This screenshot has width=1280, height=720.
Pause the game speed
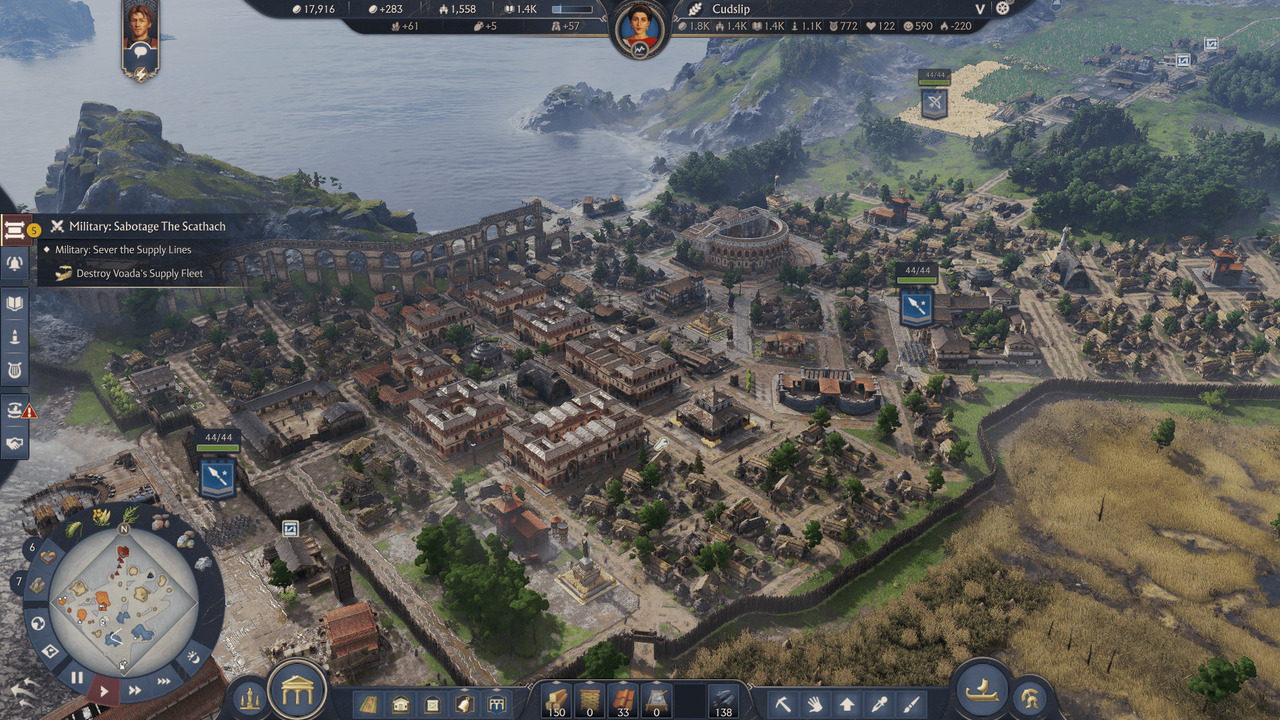coord(77,678)
